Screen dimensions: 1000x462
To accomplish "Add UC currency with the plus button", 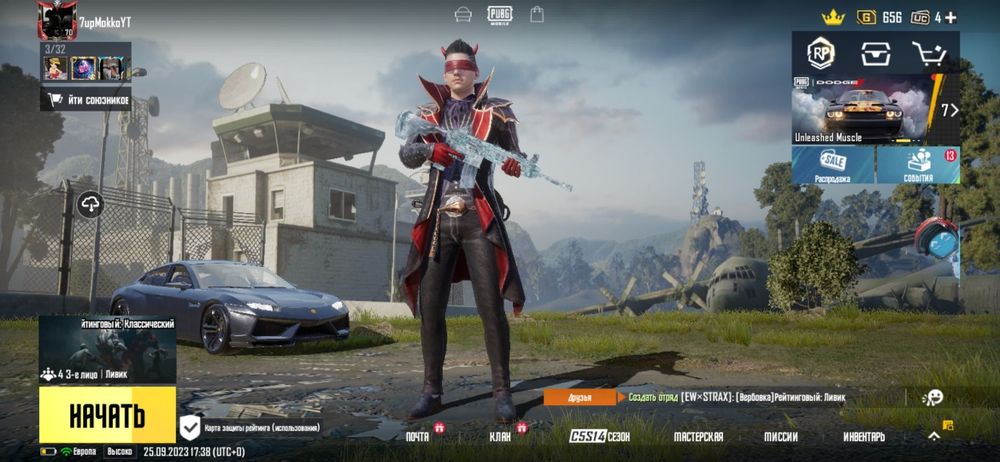I will pos(951,17).
